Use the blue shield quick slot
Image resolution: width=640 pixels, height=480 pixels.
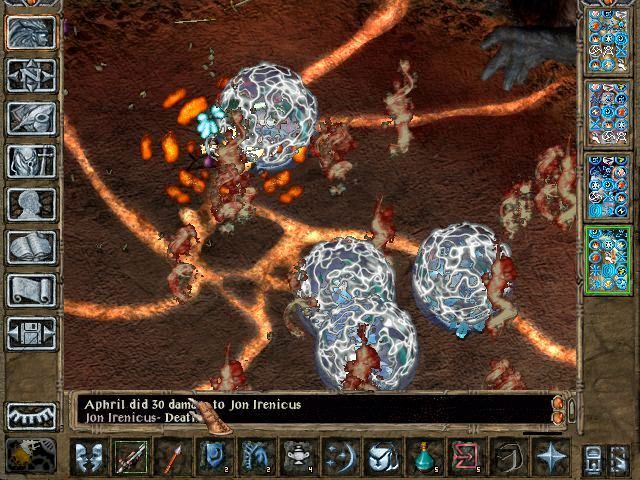214,458
